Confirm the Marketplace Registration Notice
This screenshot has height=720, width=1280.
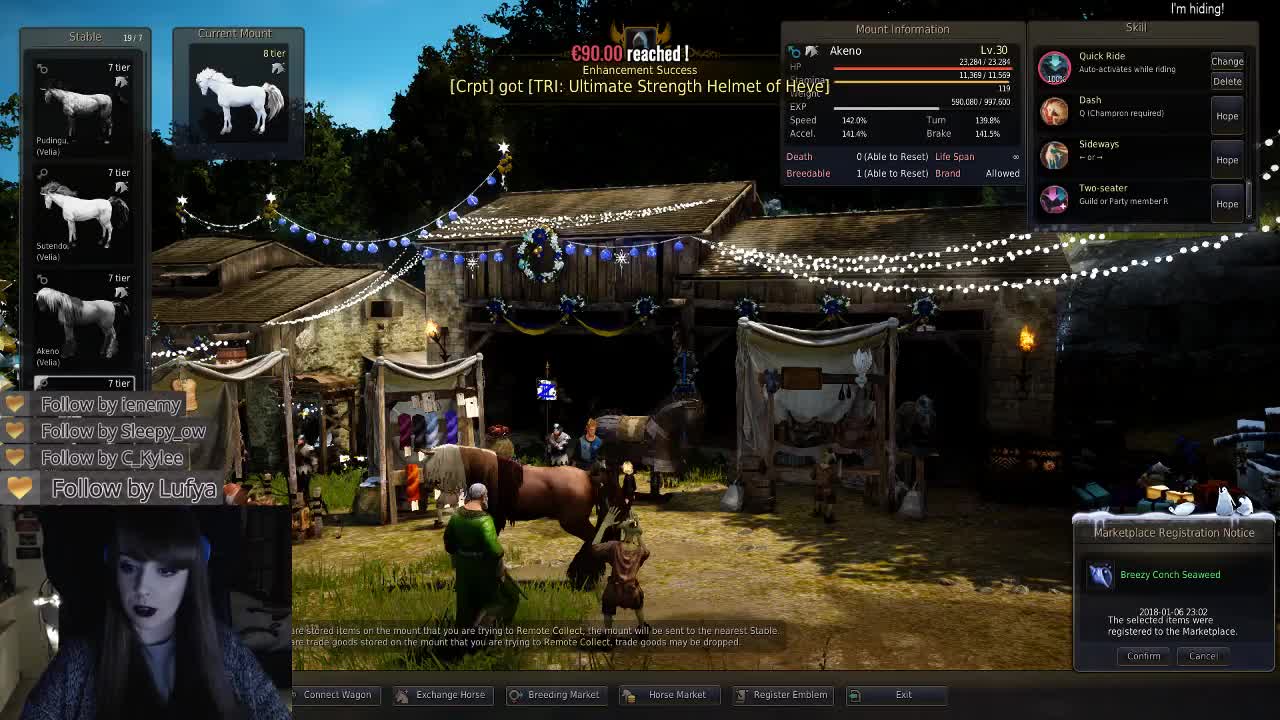click(x=1143, y=656)
